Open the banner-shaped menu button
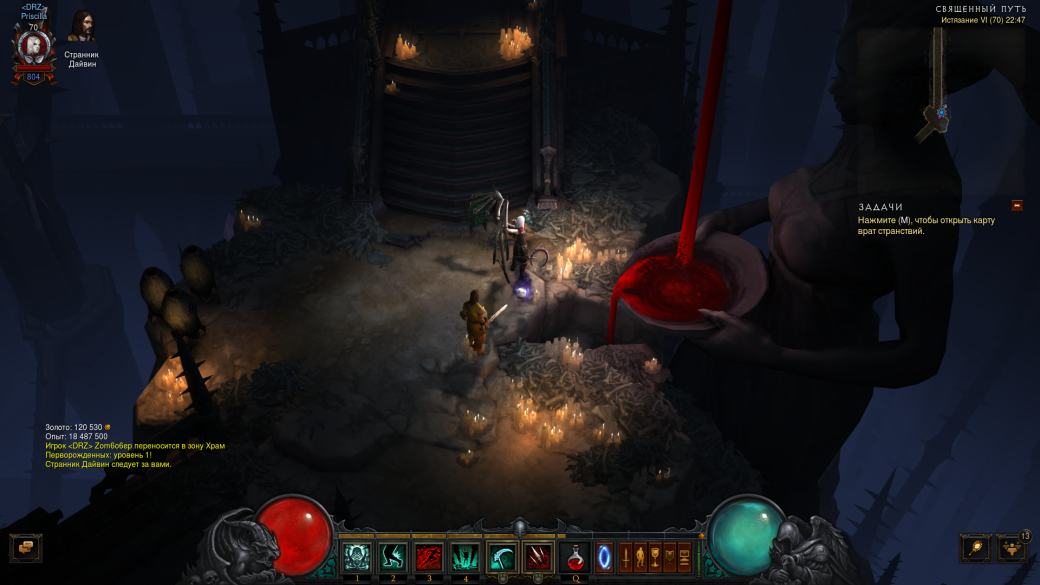The width and height of the screenshot is (1040, 585). [670, 556]
